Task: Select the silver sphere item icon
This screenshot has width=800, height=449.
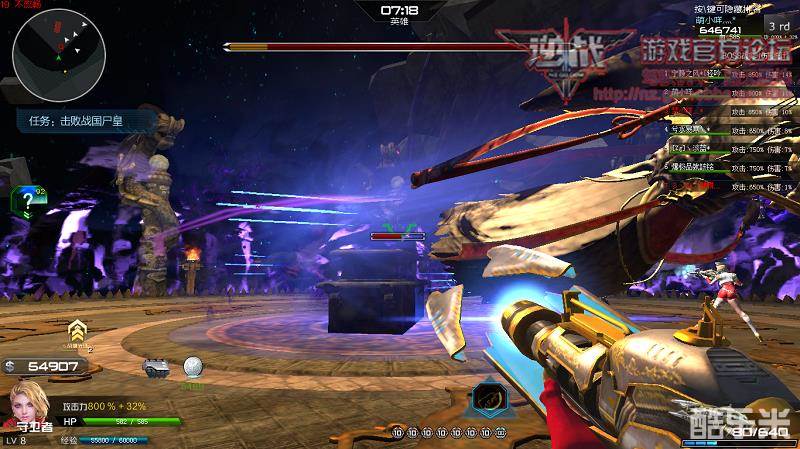Action: (x=192, y=368)
